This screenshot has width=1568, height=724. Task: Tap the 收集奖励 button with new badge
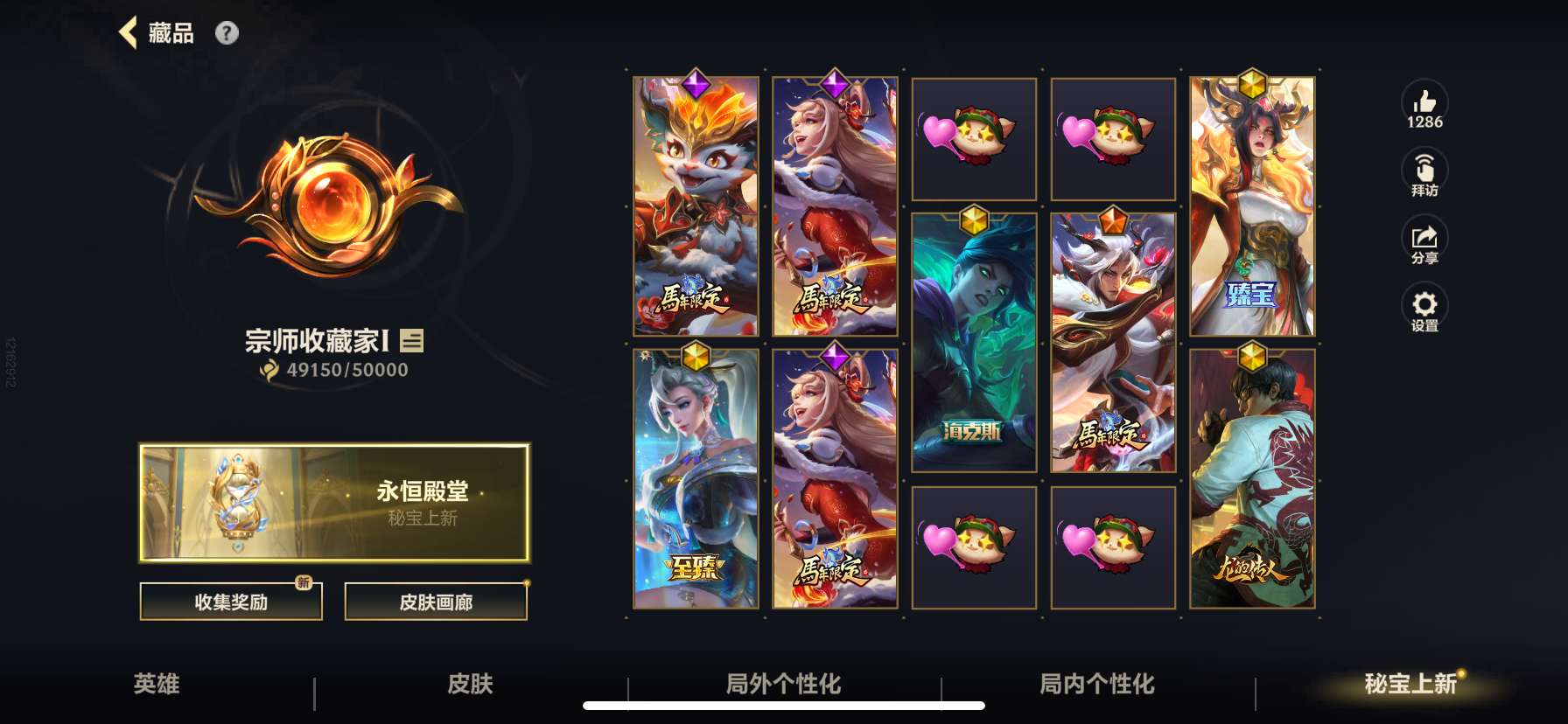pyautogui.click(x=230, y=602)
